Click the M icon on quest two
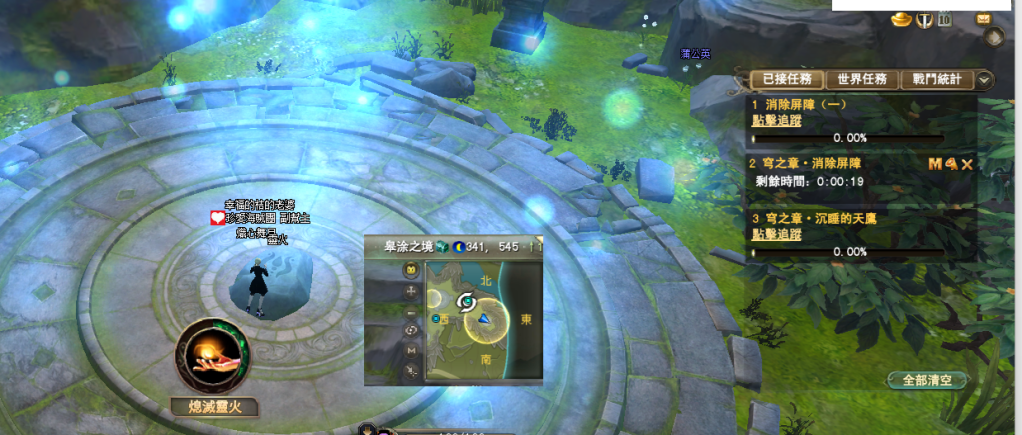The image size is (1022, 435). 935,163
